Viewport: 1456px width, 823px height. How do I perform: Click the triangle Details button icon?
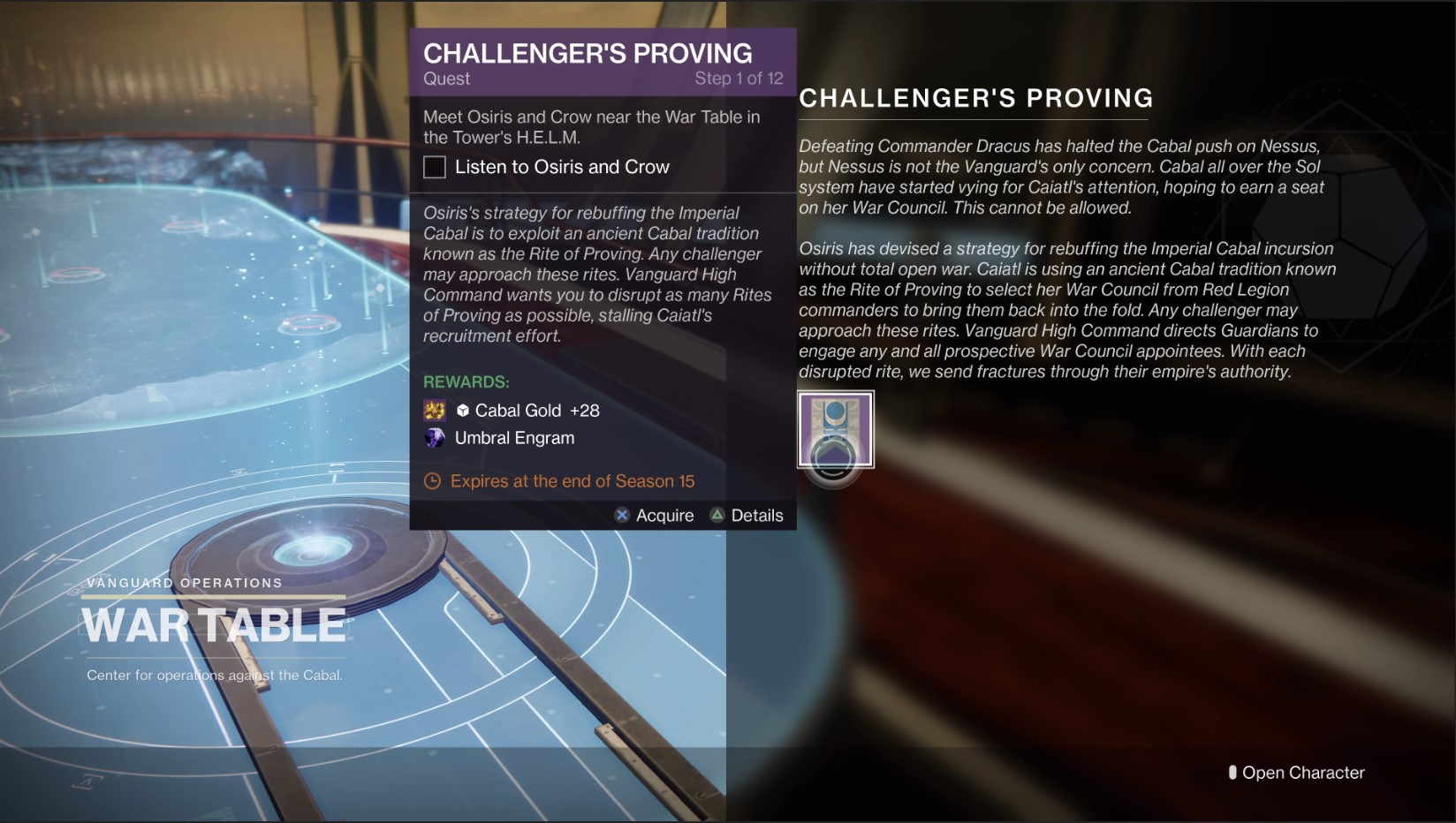click(717, 515)
